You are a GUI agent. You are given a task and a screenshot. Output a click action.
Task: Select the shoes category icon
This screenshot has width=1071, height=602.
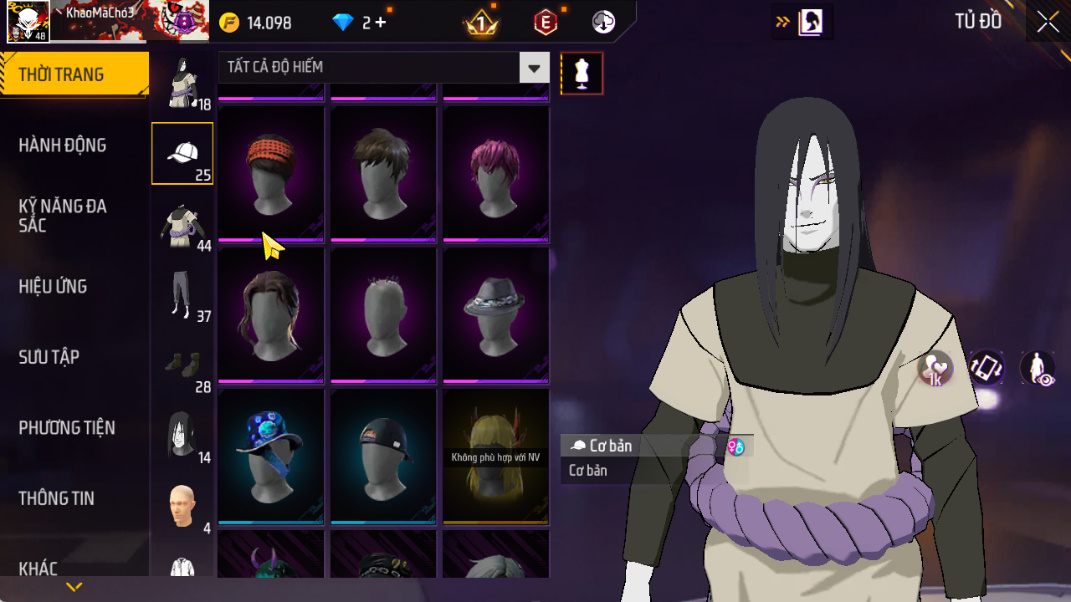point(181,365)
